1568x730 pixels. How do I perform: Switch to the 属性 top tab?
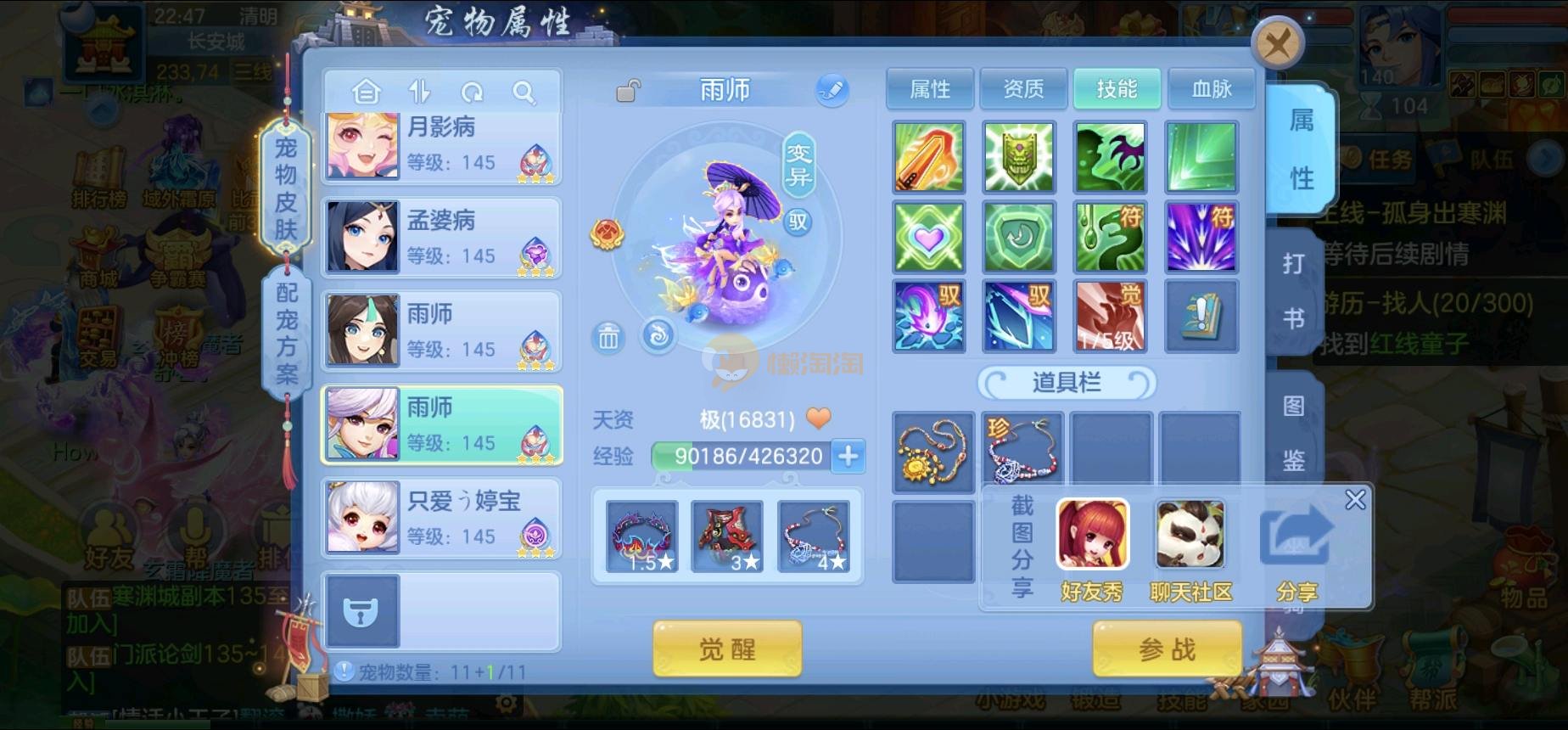(x=930, y=89)
